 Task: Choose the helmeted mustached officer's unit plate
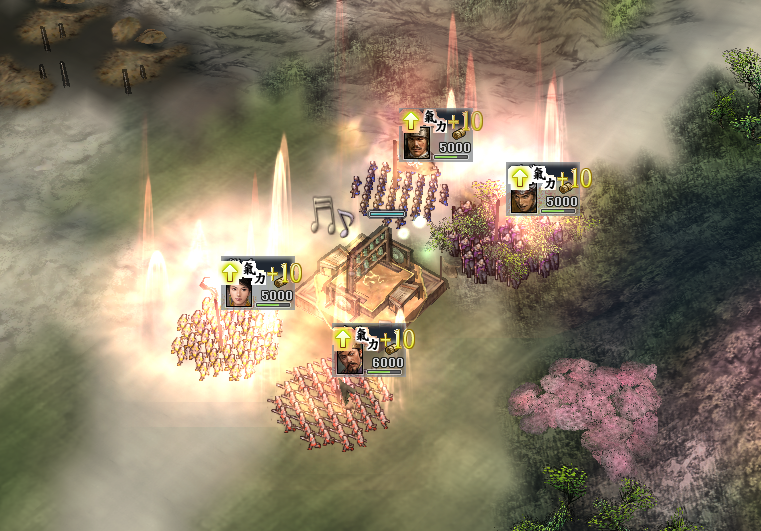coord(434,135)
